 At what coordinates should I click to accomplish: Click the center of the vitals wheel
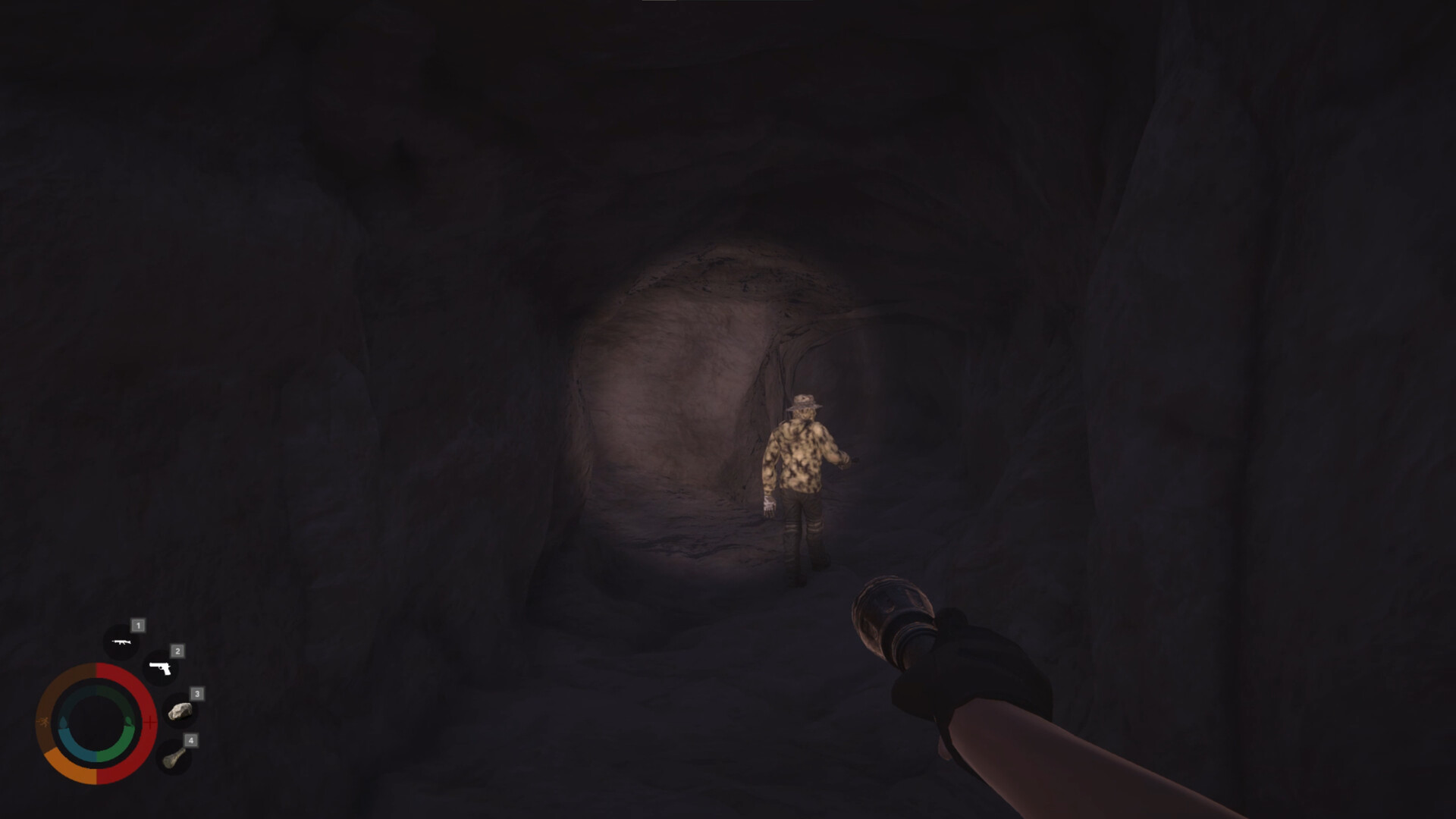coord(96,722)
